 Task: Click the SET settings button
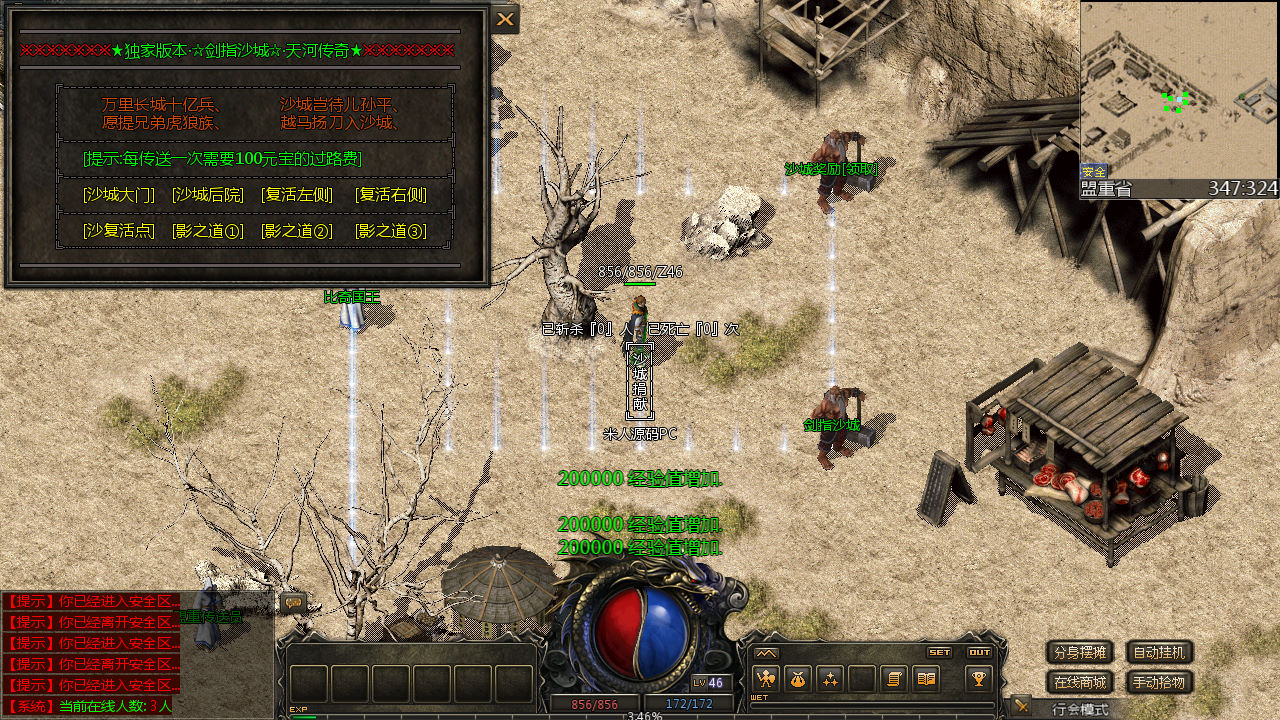click(939, 652)
